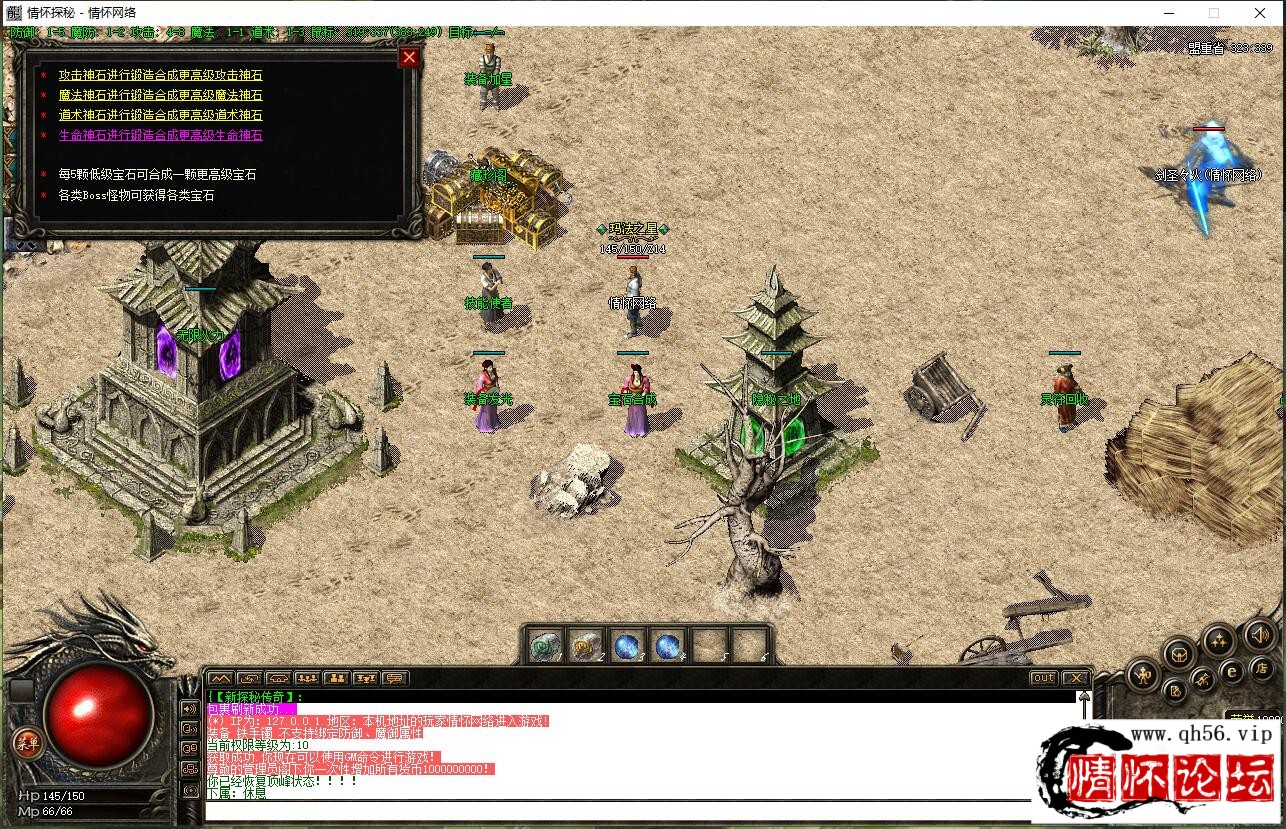This screenshot has width=1286, height=829.
Task: Click the round 'e' icon button
Action: [1232, 671]
